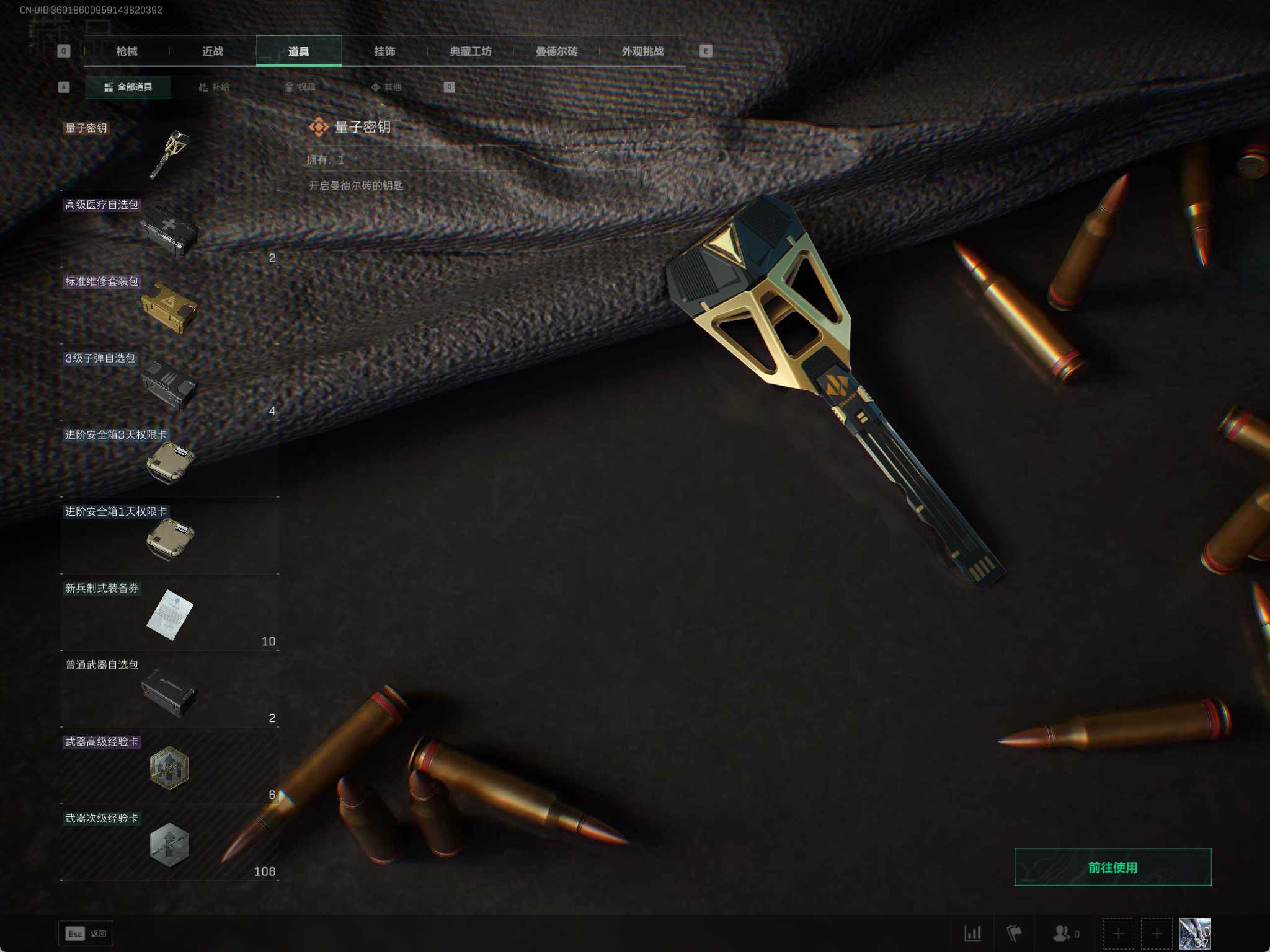Open the 外观挑战 appearance challenge tab

pos(642,51)
